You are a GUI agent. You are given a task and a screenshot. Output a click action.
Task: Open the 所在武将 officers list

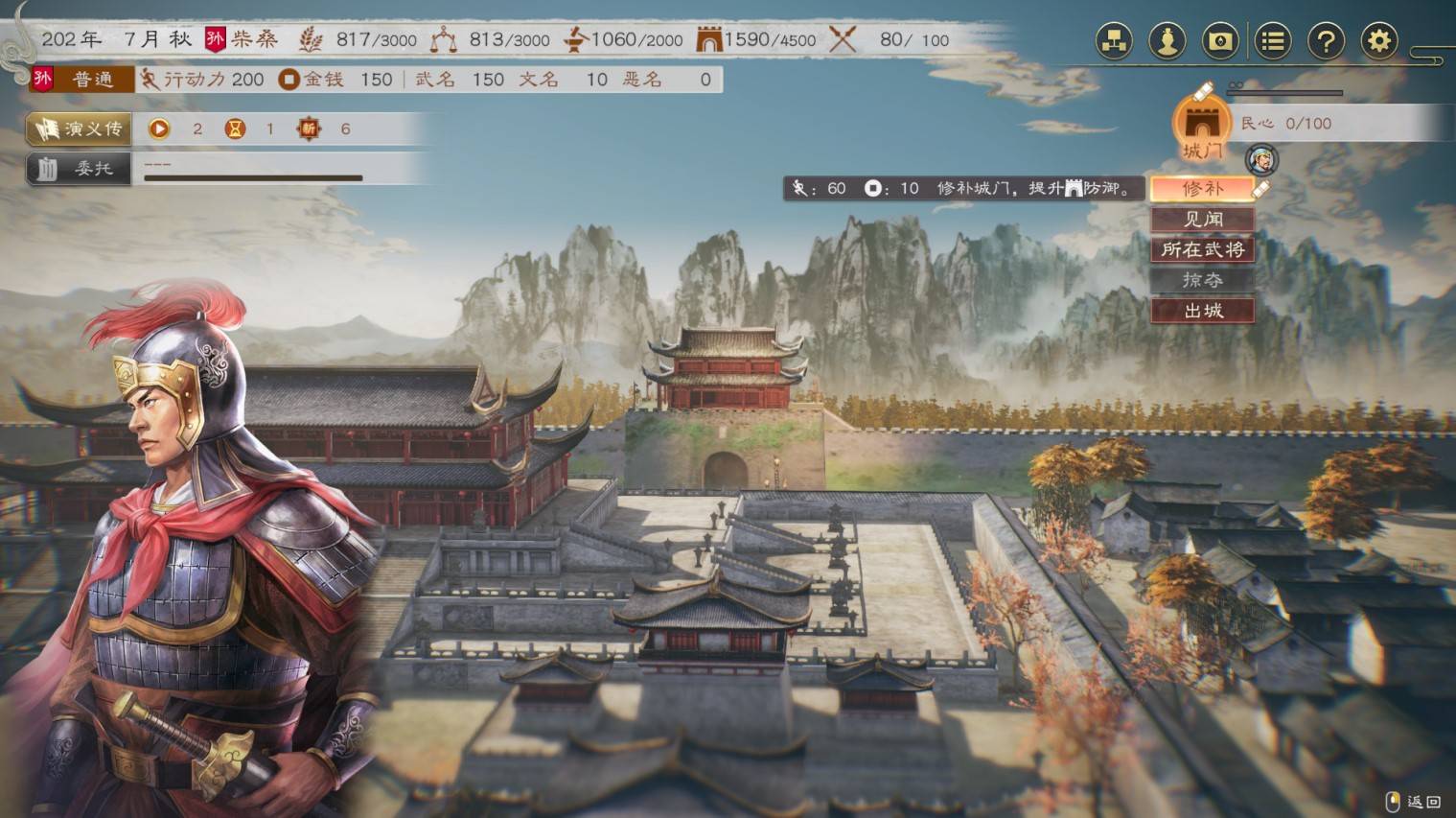tap(1202, 250)
